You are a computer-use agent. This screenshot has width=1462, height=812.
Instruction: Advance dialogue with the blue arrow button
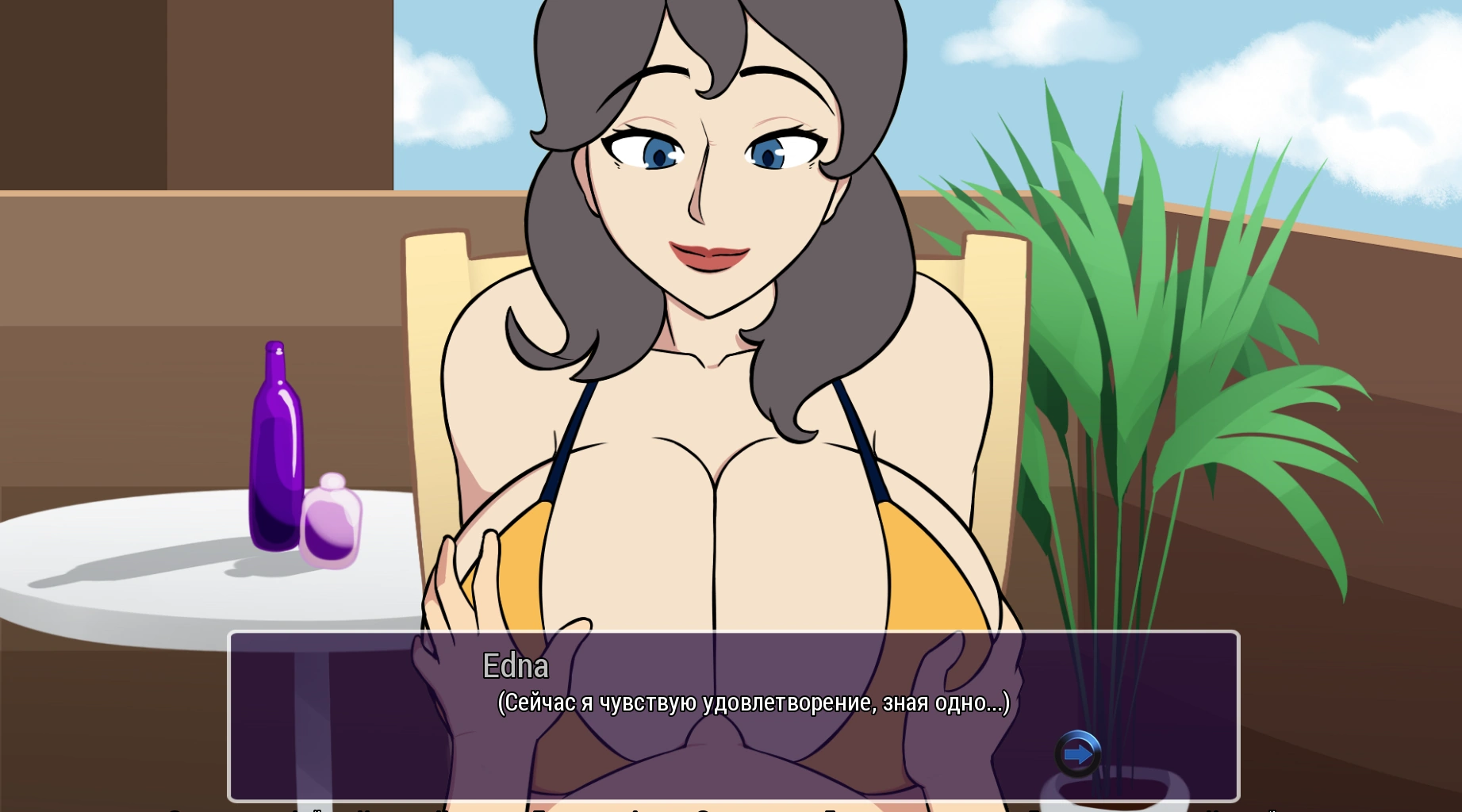pos(1077,753)
